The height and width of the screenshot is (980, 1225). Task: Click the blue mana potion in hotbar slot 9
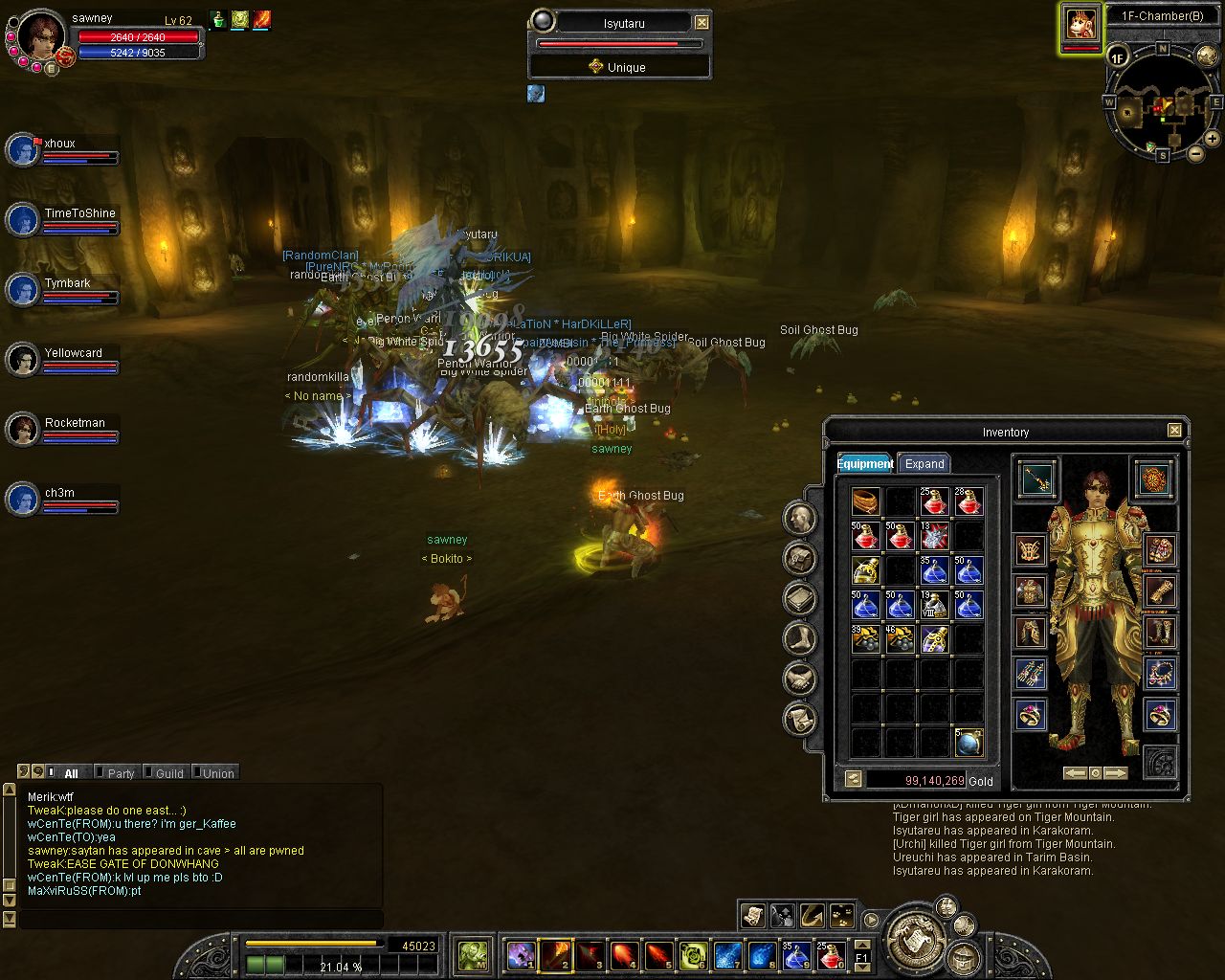793,955
